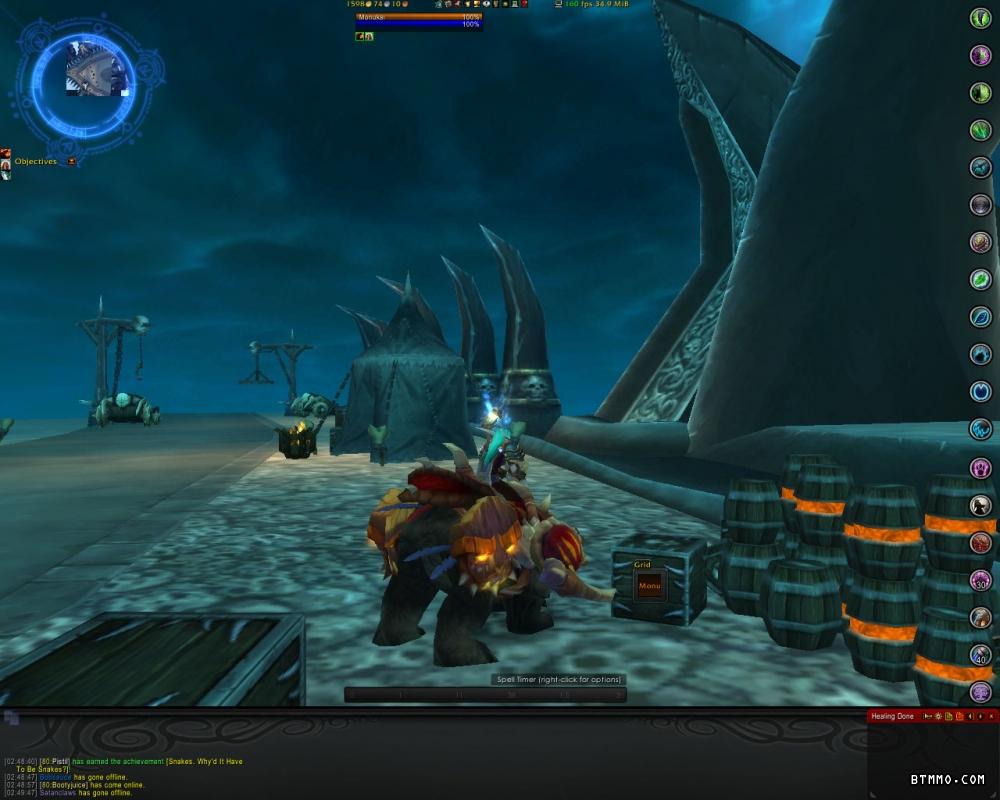Open the Objectives tracker header
1000x800 pixels.
36,161
